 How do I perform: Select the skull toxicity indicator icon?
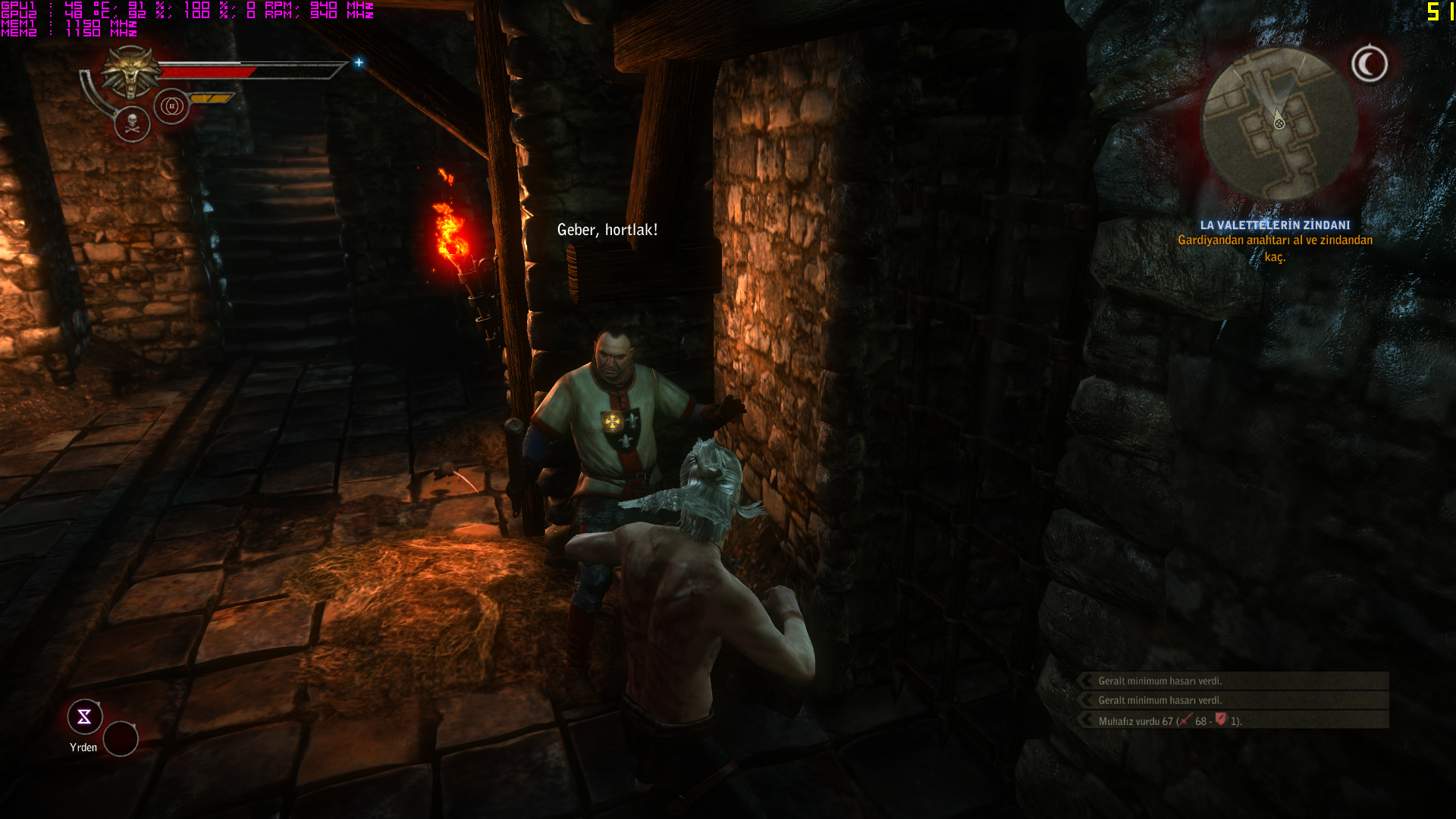point(132,124)
